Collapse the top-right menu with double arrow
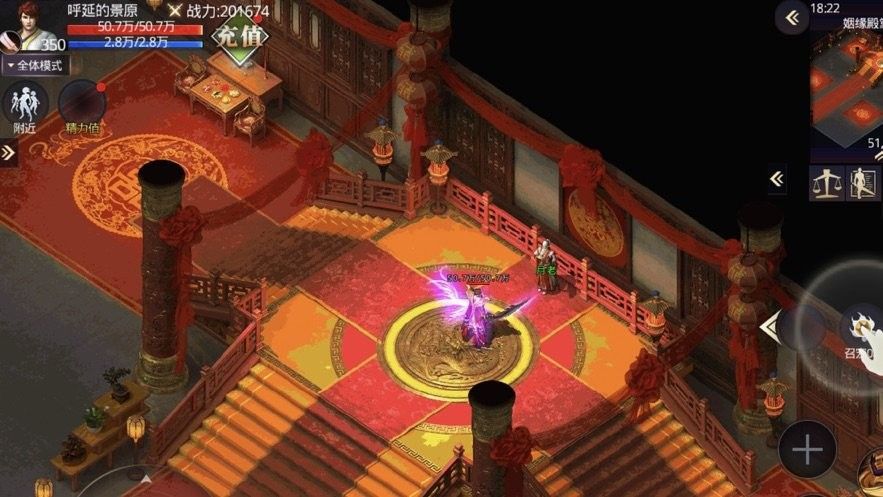Screen dimensions: 883x497 click(x=792, y=17)
